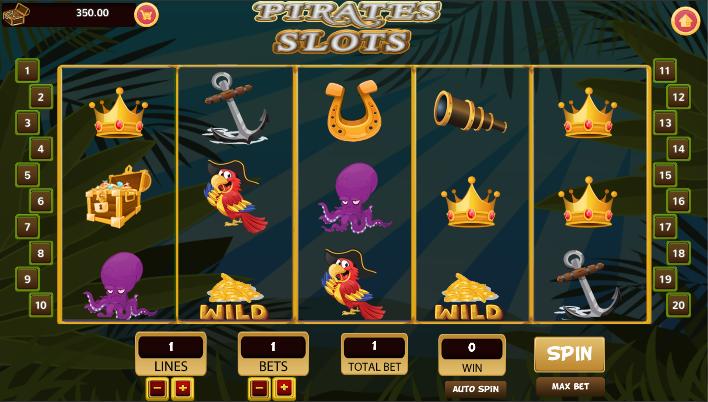The width and height of the screenshot is (708, 402).
Task: Activate the Max Bet button
Action: [x=569, y=386]
